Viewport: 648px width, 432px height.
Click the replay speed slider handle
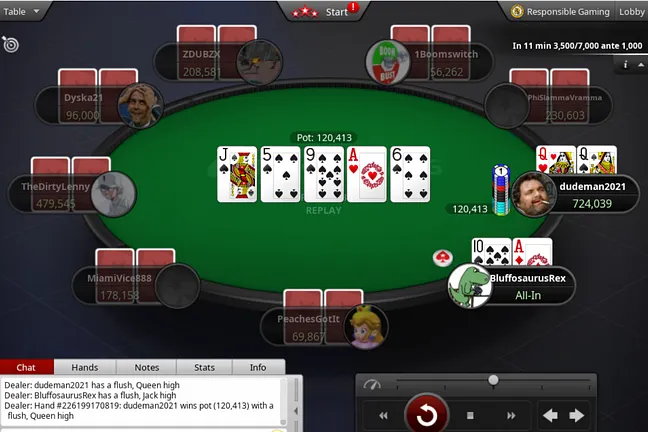pos(493,380)
